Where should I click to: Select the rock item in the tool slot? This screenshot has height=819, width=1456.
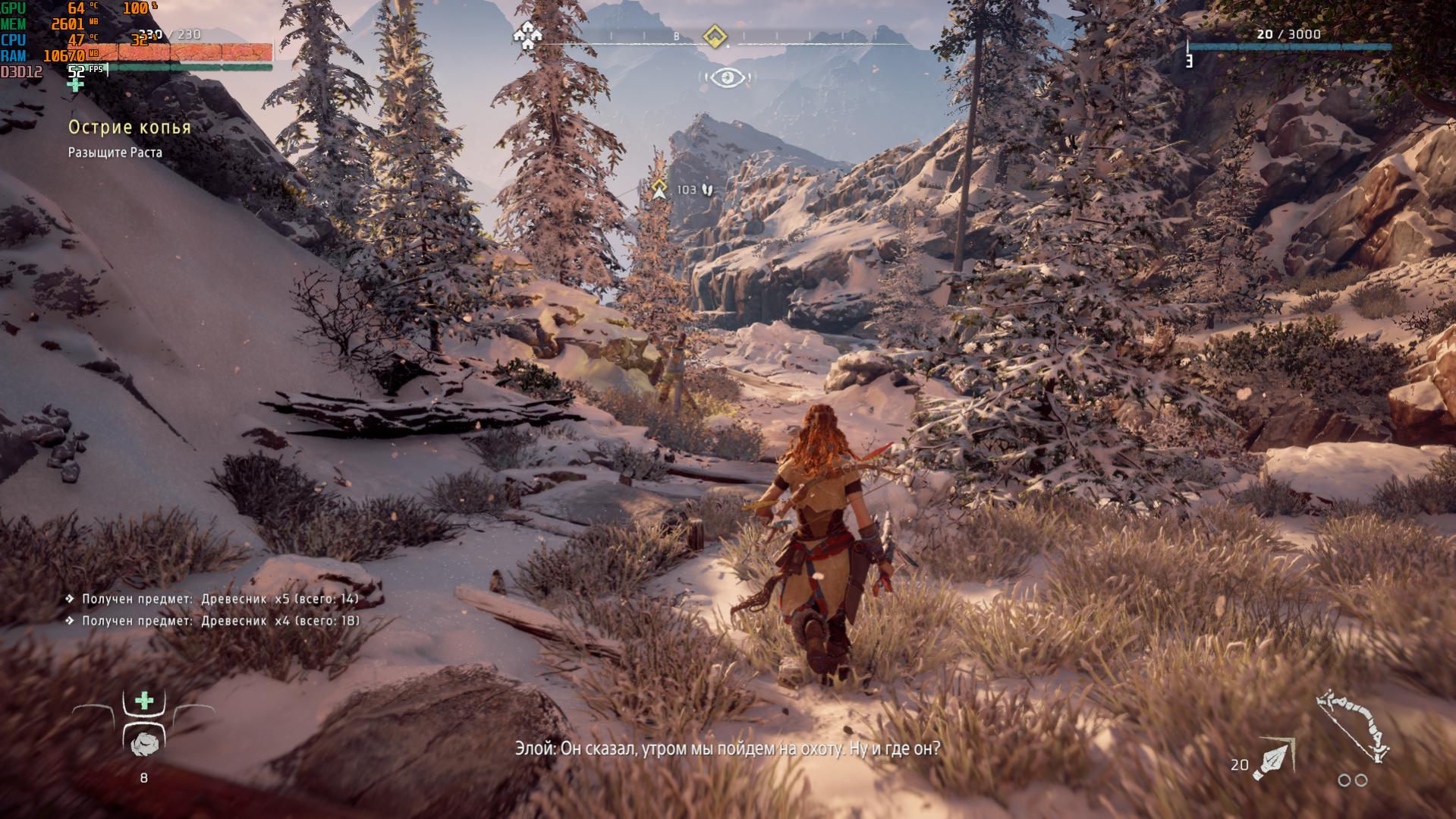tap(144, 743)
